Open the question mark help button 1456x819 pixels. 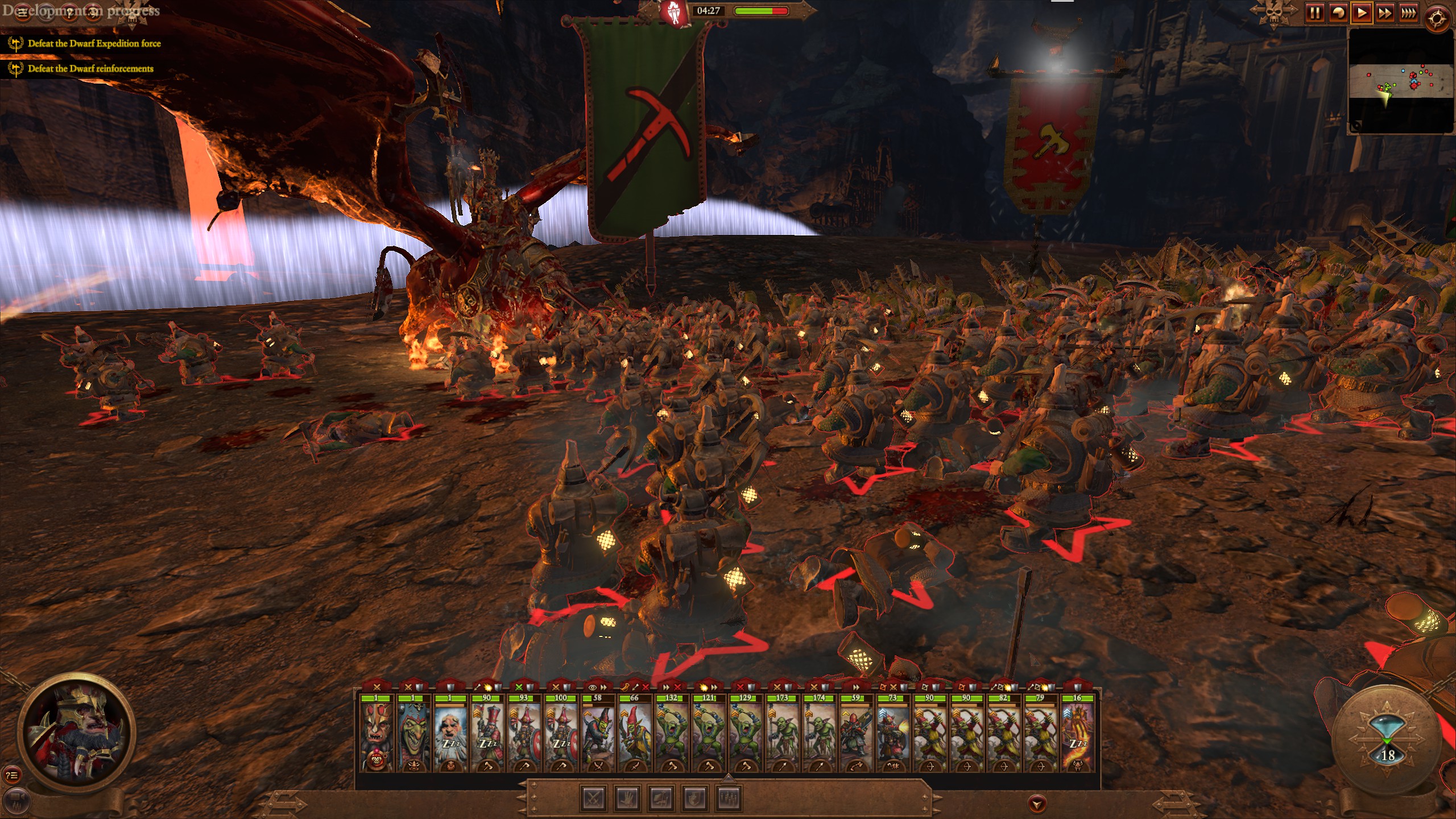pyautogui.click(x=69, y=13)
